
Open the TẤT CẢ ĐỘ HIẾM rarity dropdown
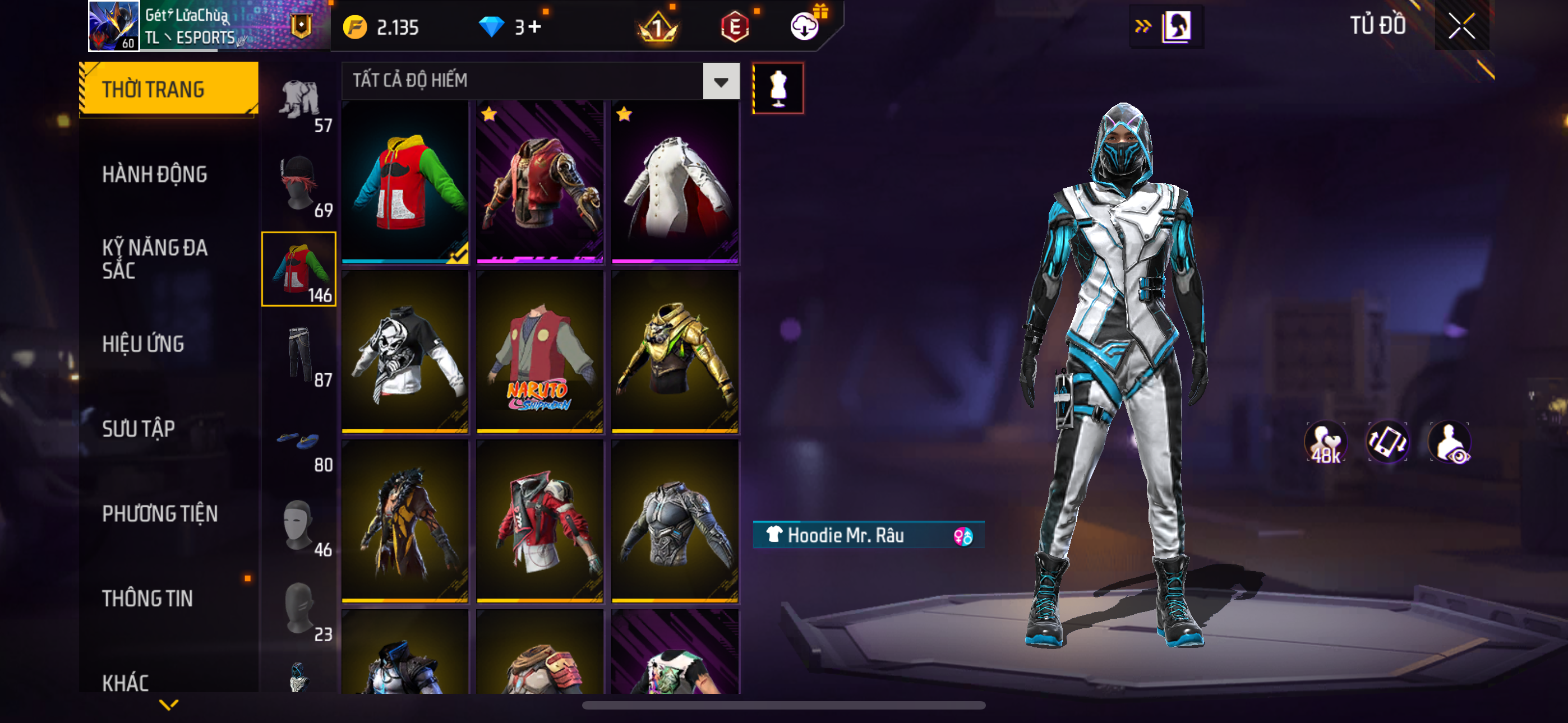click(721, 81)
